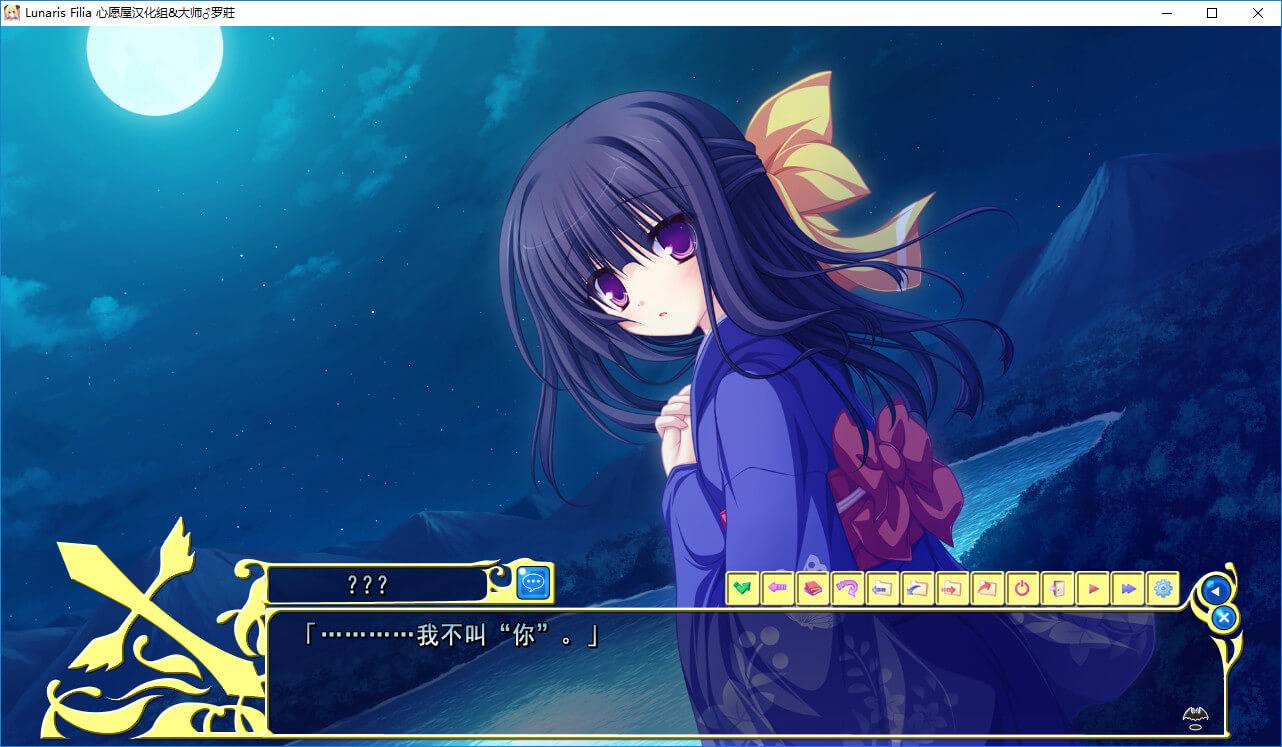
Task: Click the exit door icon
Action: coord(1057,588)
